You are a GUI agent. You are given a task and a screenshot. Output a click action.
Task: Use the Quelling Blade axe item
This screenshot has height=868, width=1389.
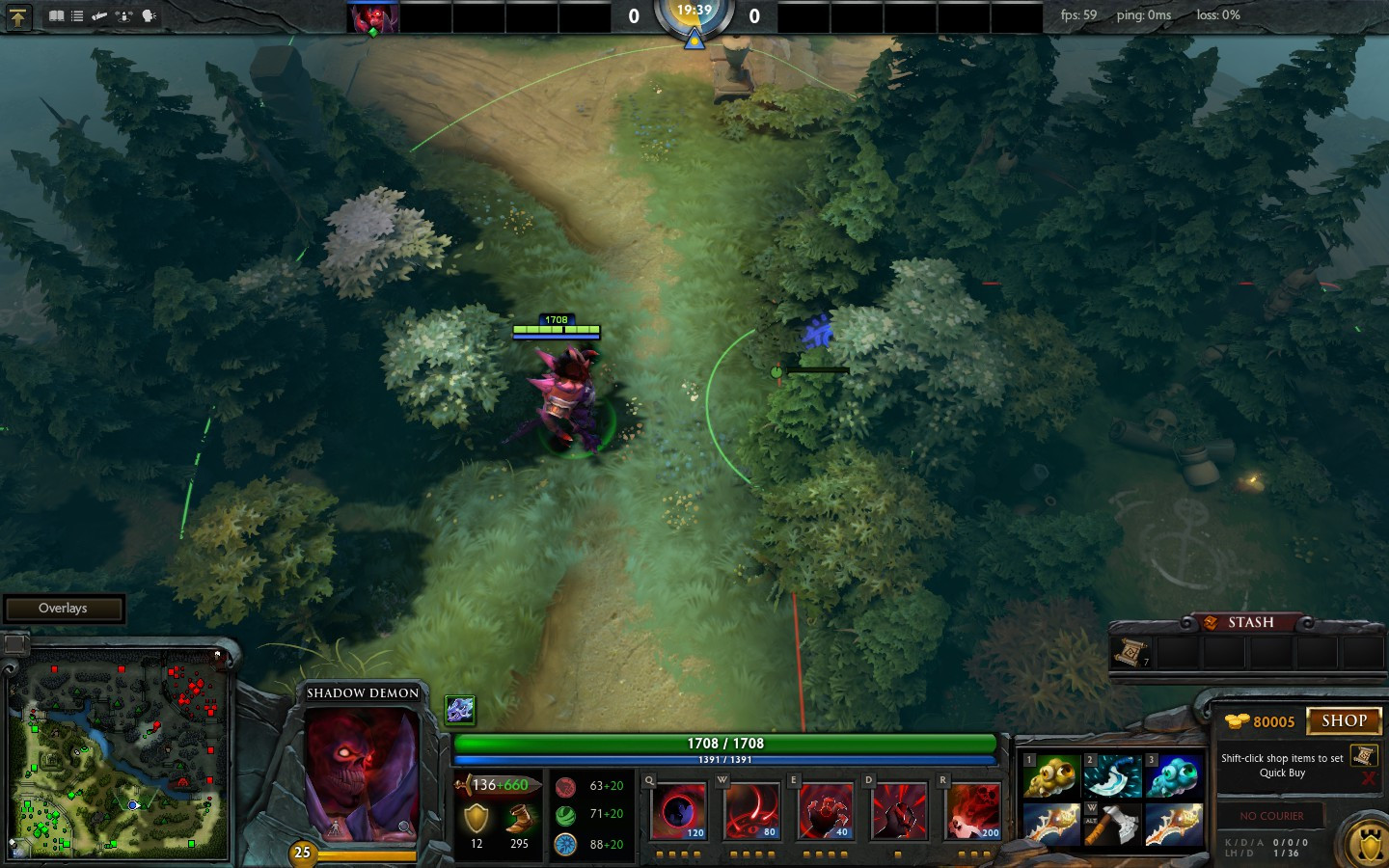(x=1112, y=826)
